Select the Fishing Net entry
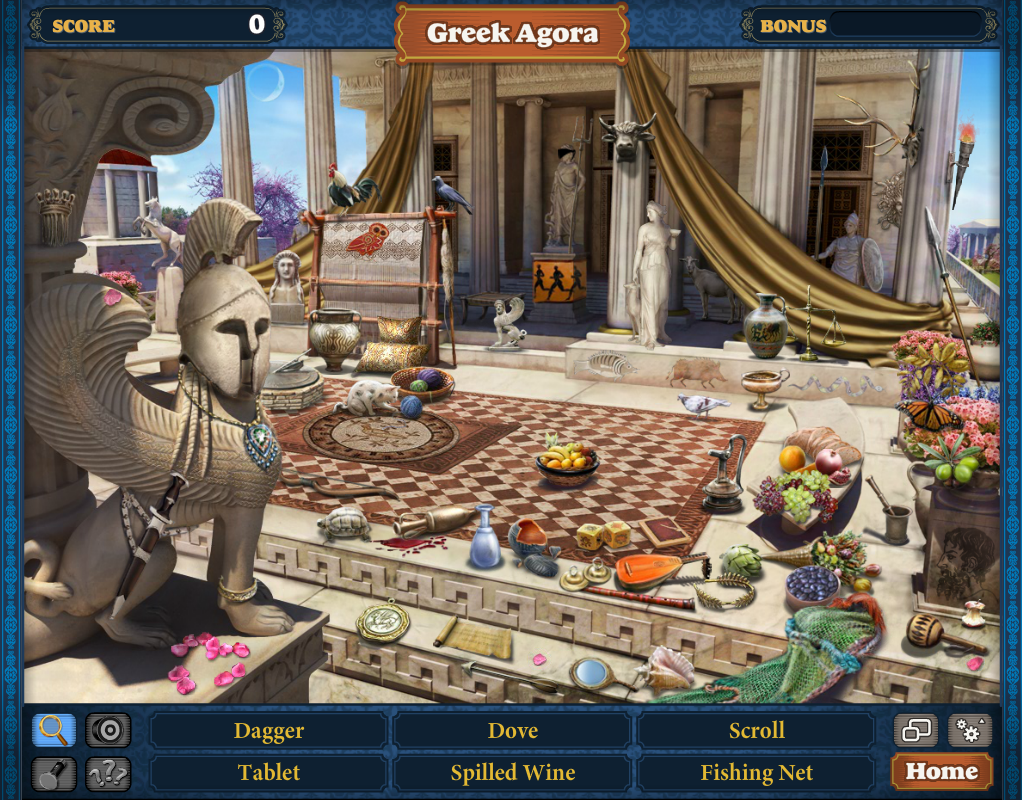Image resolution: width=1022 pixels, height=800 pixels. pyautogui.click(x=756, y=773)
